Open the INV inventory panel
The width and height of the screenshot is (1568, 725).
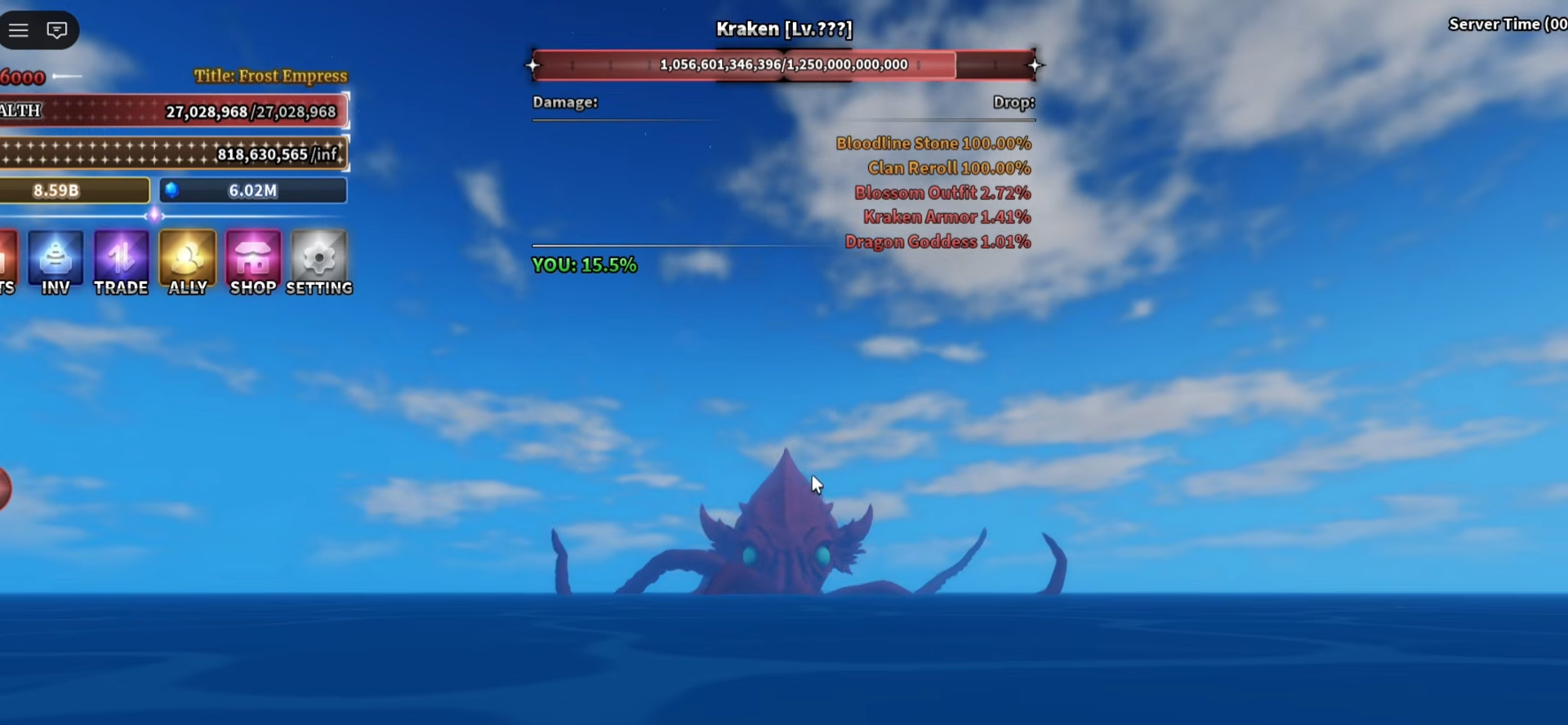pyautogui.click(x=56, y=261)
